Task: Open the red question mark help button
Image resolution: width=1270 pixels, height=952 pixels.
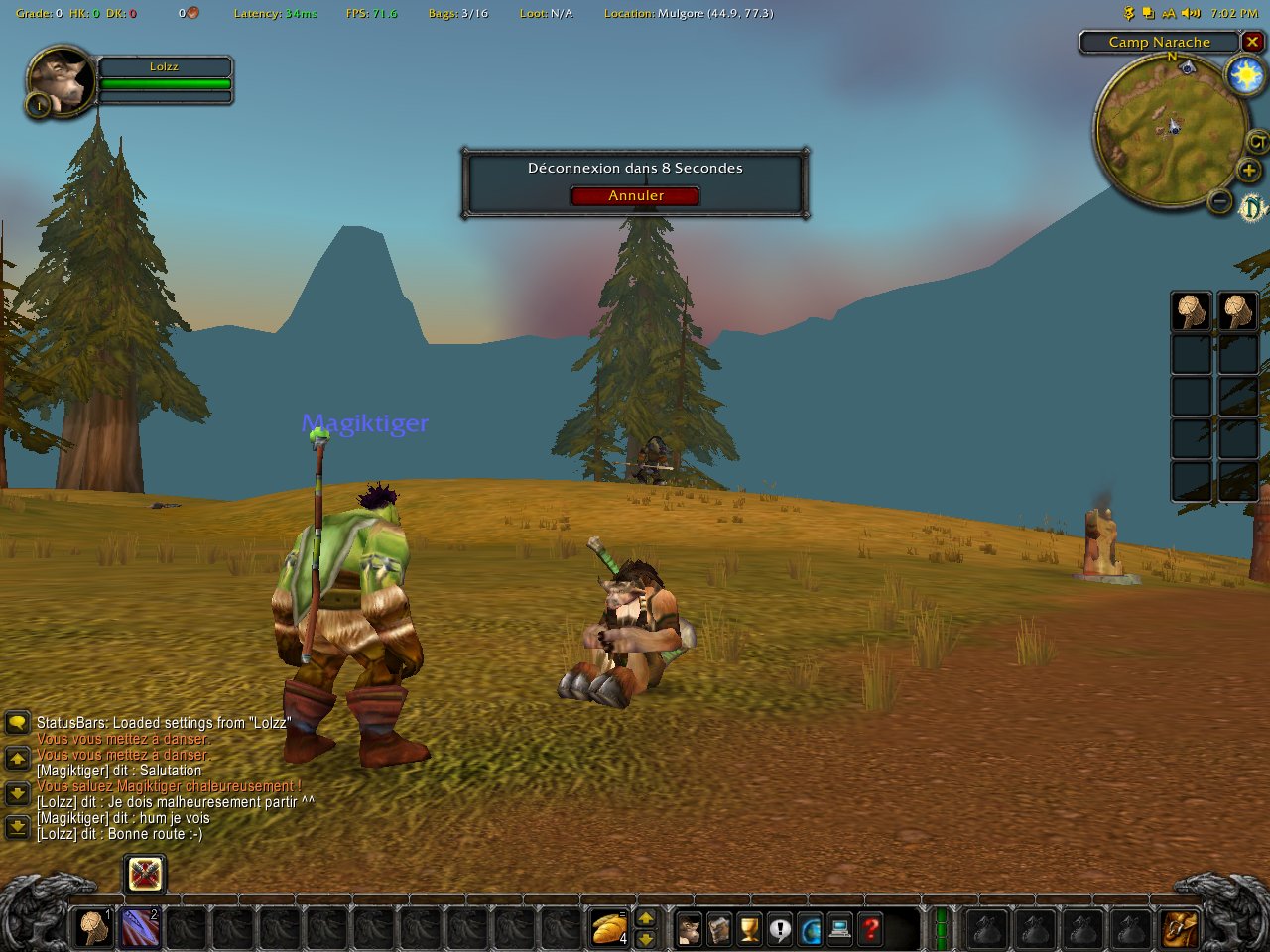Action: [870, 929]
